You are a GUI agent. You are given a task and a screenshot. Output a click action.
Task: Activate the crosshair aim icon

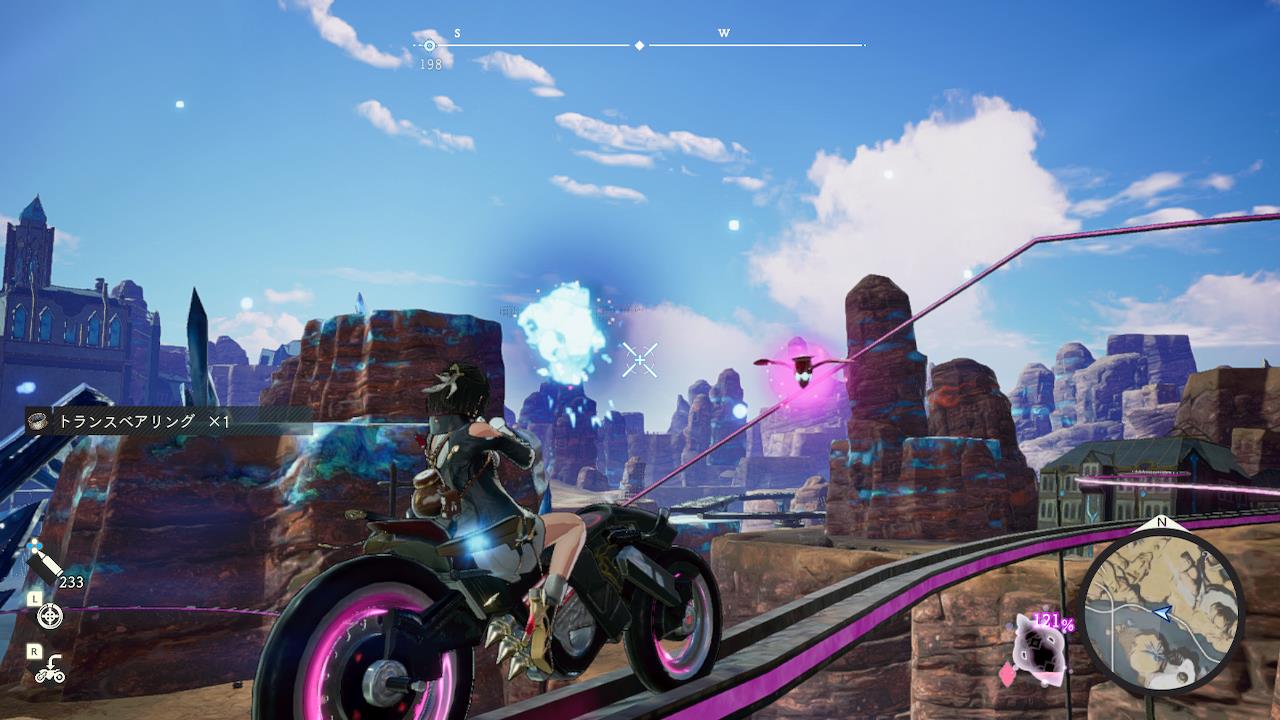point(49,616)
